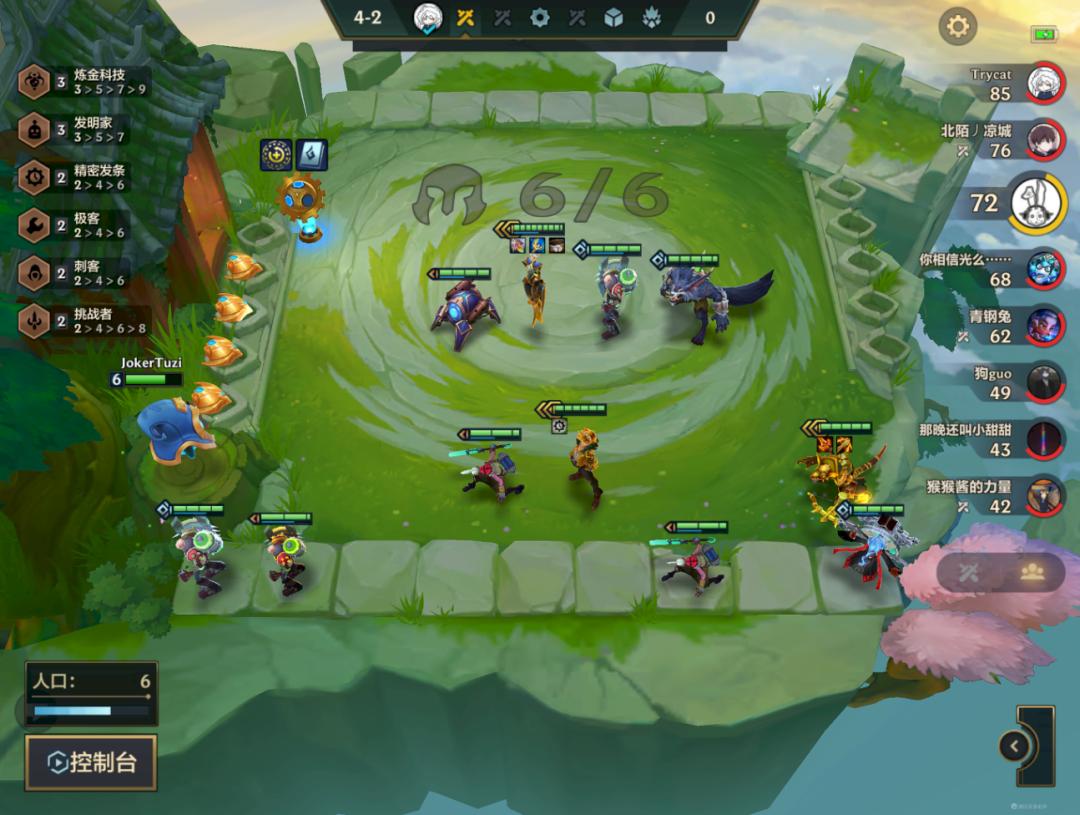
Task: Inspect the 炼金科技 trait entry
Action: (85, 81)
